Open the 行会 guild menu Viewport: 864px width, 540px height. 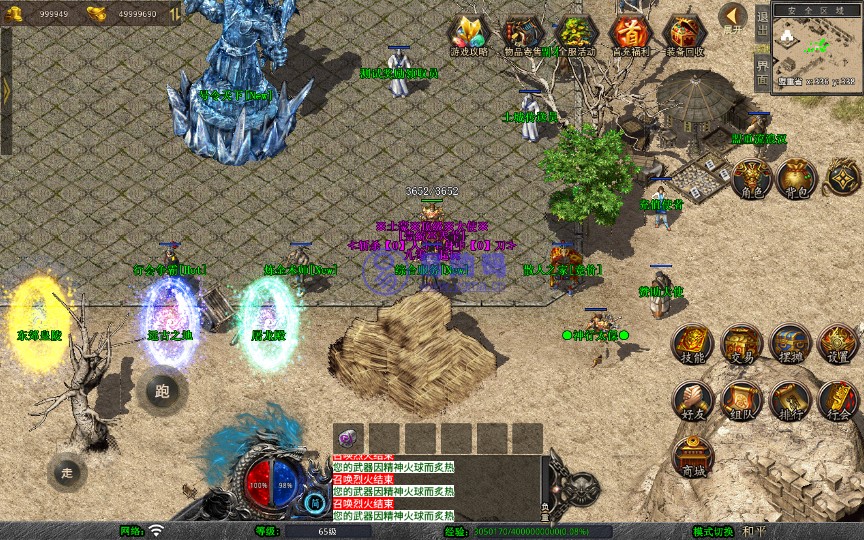[x=838, y=400]
